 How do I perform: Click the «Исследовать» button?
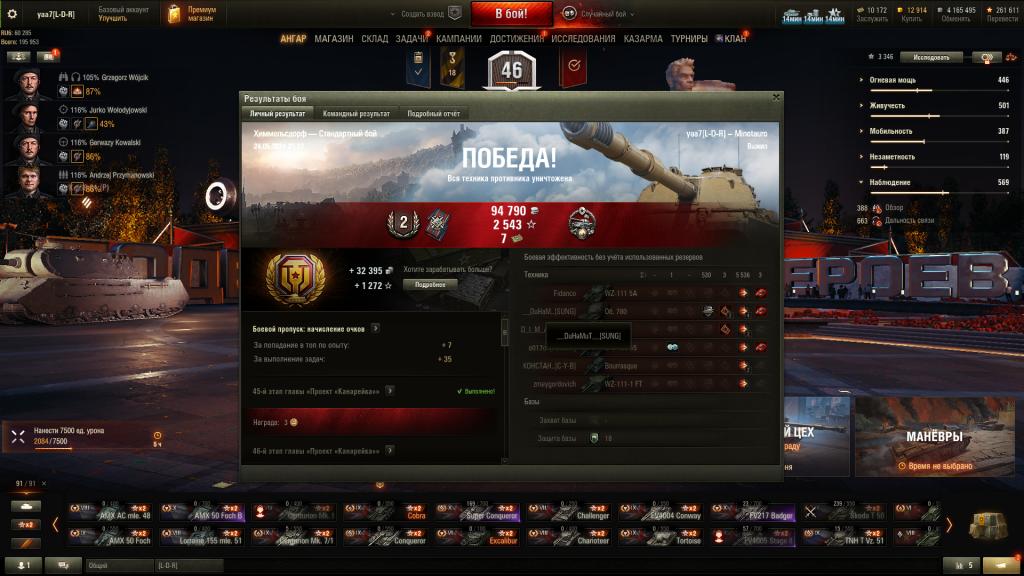[937, 57]
